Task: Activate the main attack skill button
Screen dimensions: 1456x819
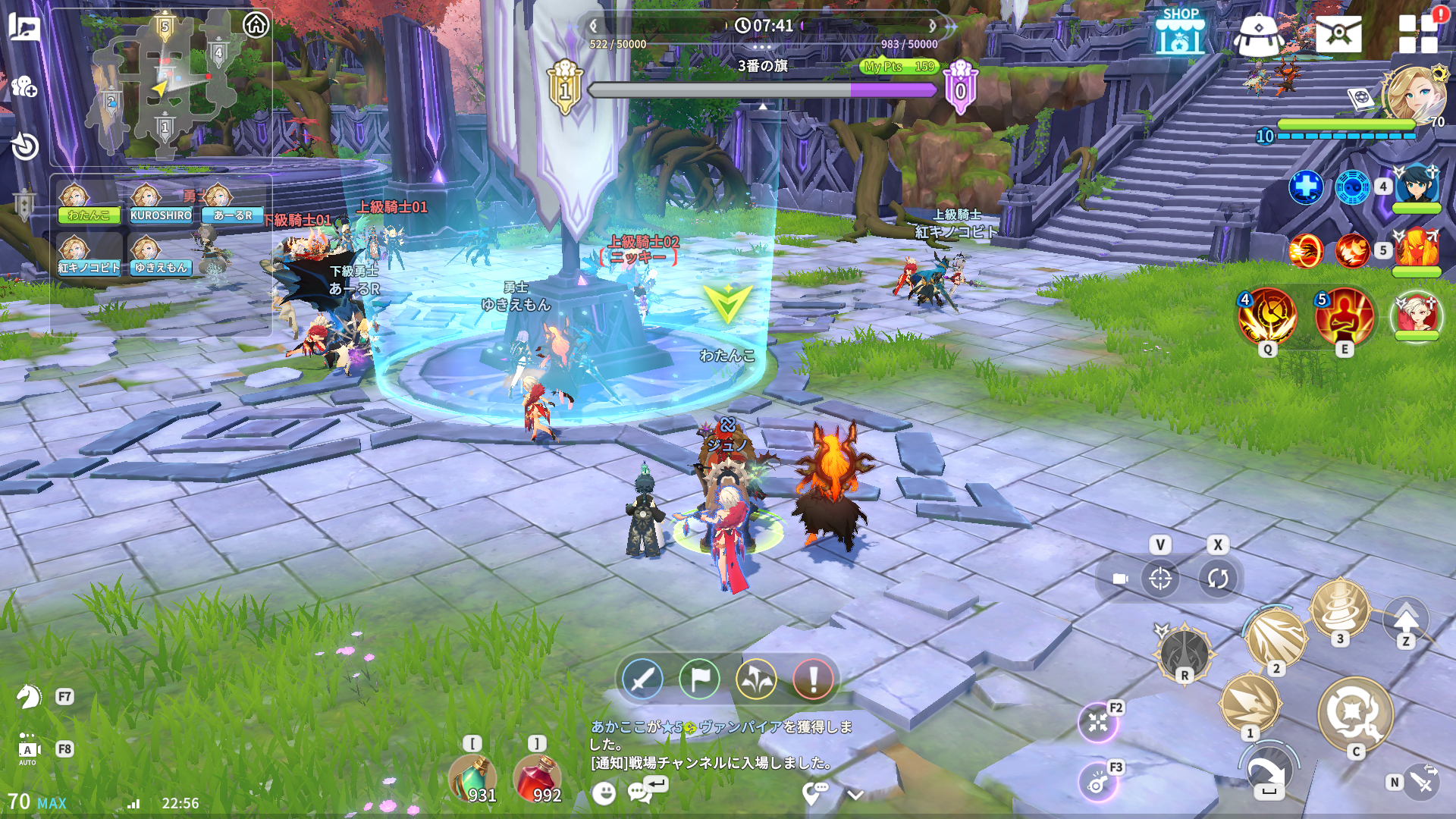Action: point(1355,714)
